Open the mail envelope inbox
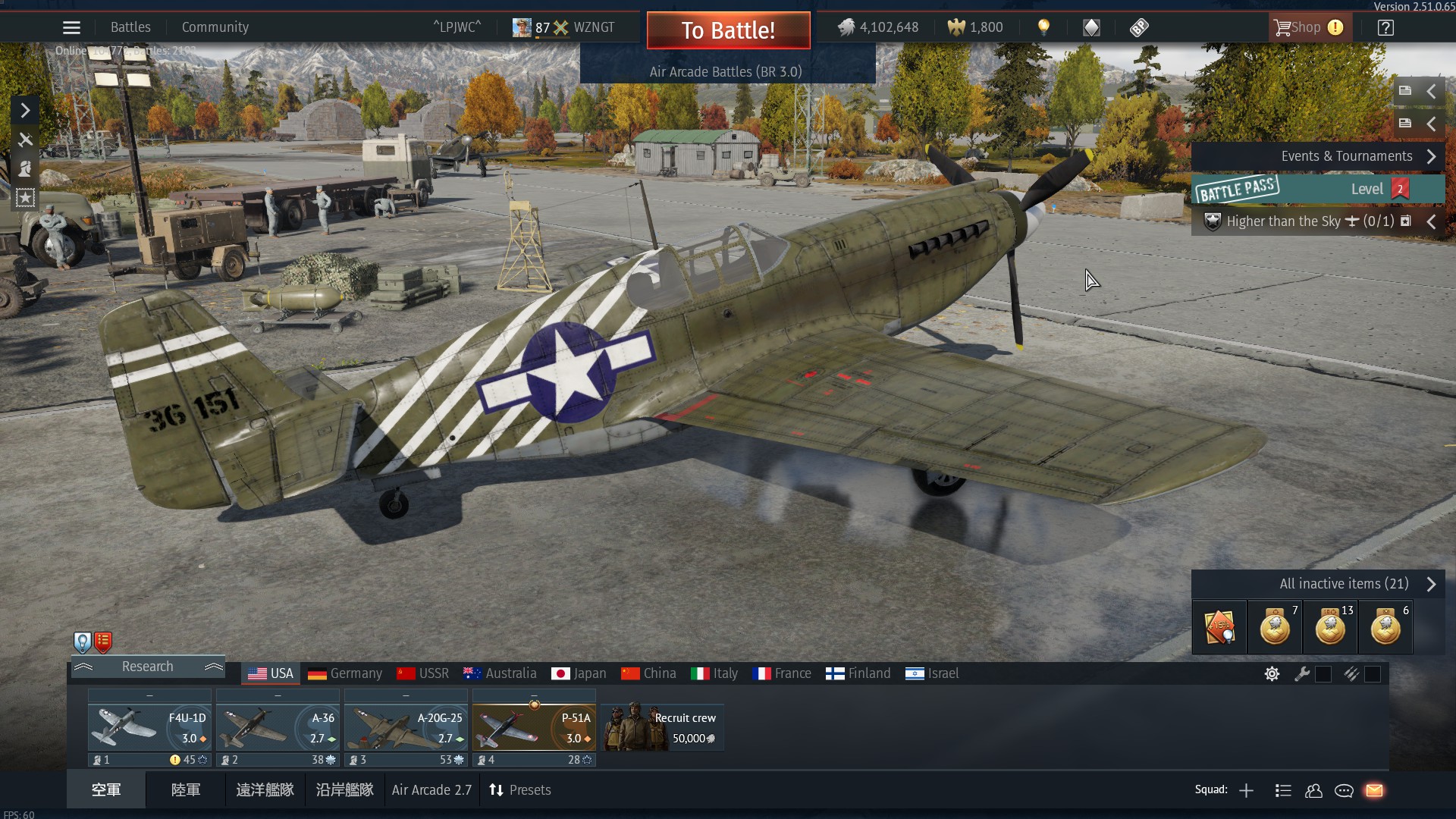Image resolution: width=1456 pixels, height=819 pixels. click(x=1374, y=791)
